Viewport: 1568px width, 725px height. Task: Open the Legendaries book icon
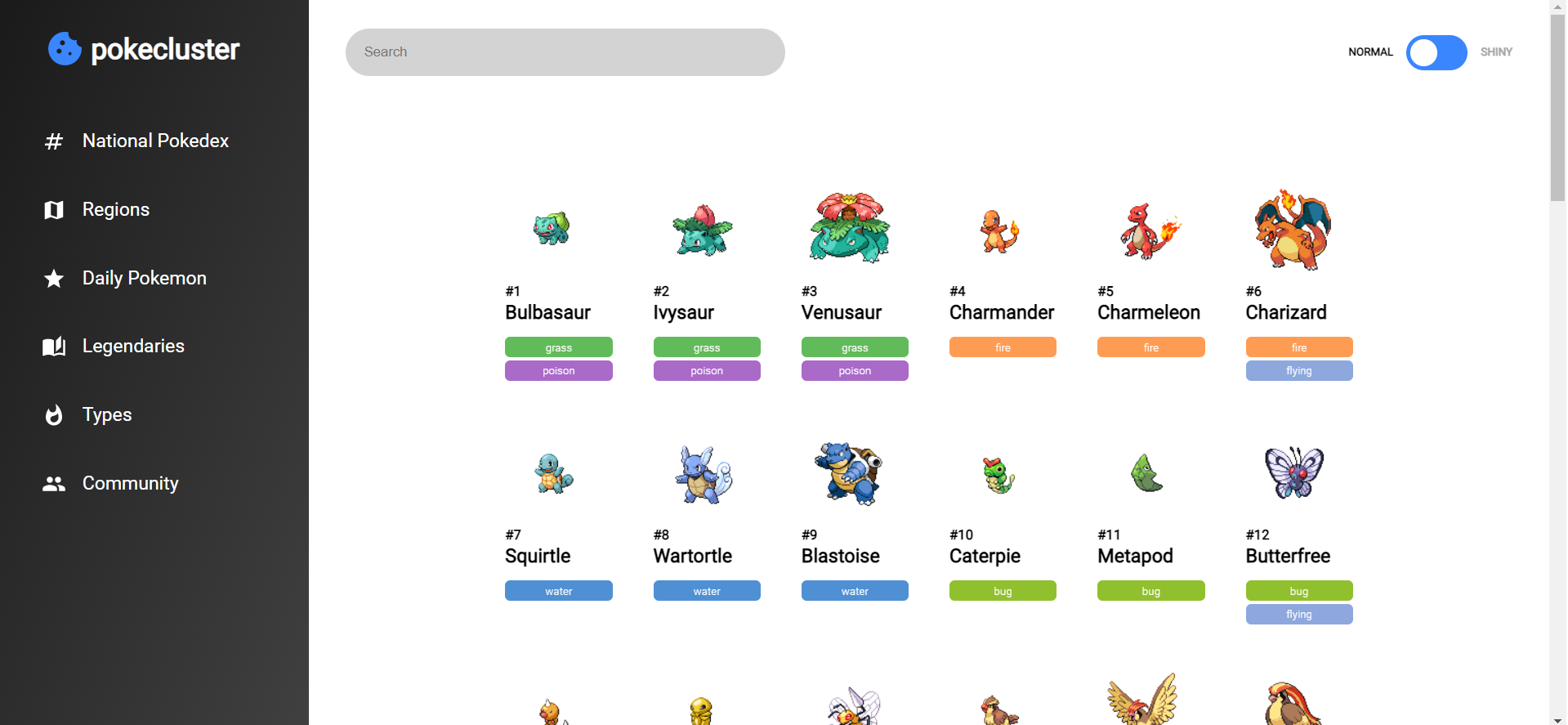click(x=53, y=347)
